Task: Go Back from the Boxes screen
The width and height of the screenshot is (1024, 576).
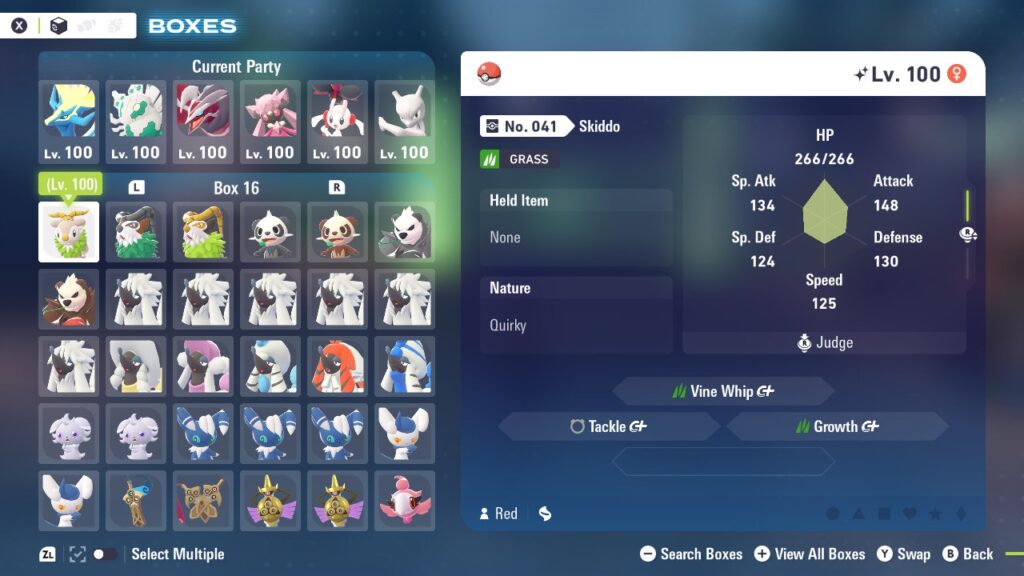Action: 967,554
